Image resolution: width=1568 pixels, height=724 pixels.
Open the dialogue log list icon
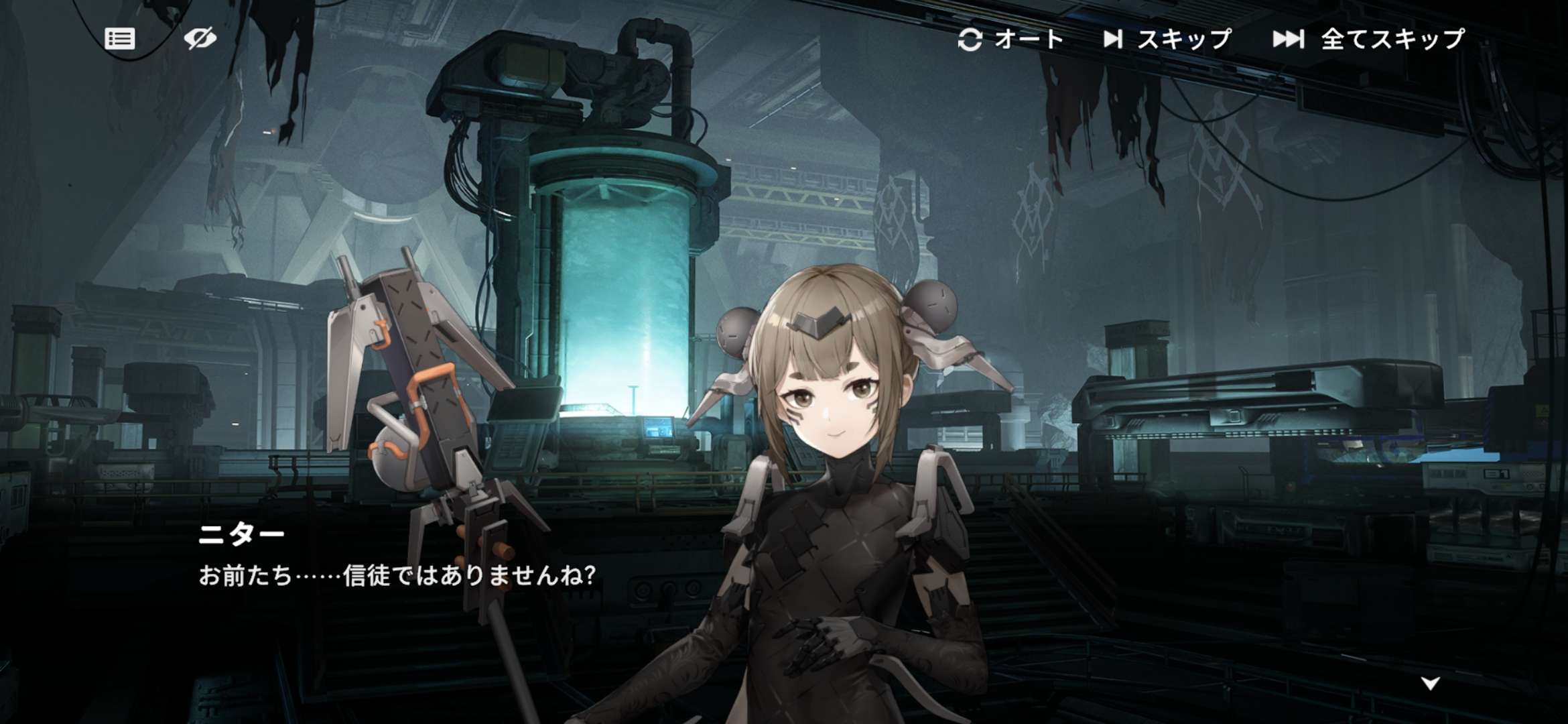point(120,39)
